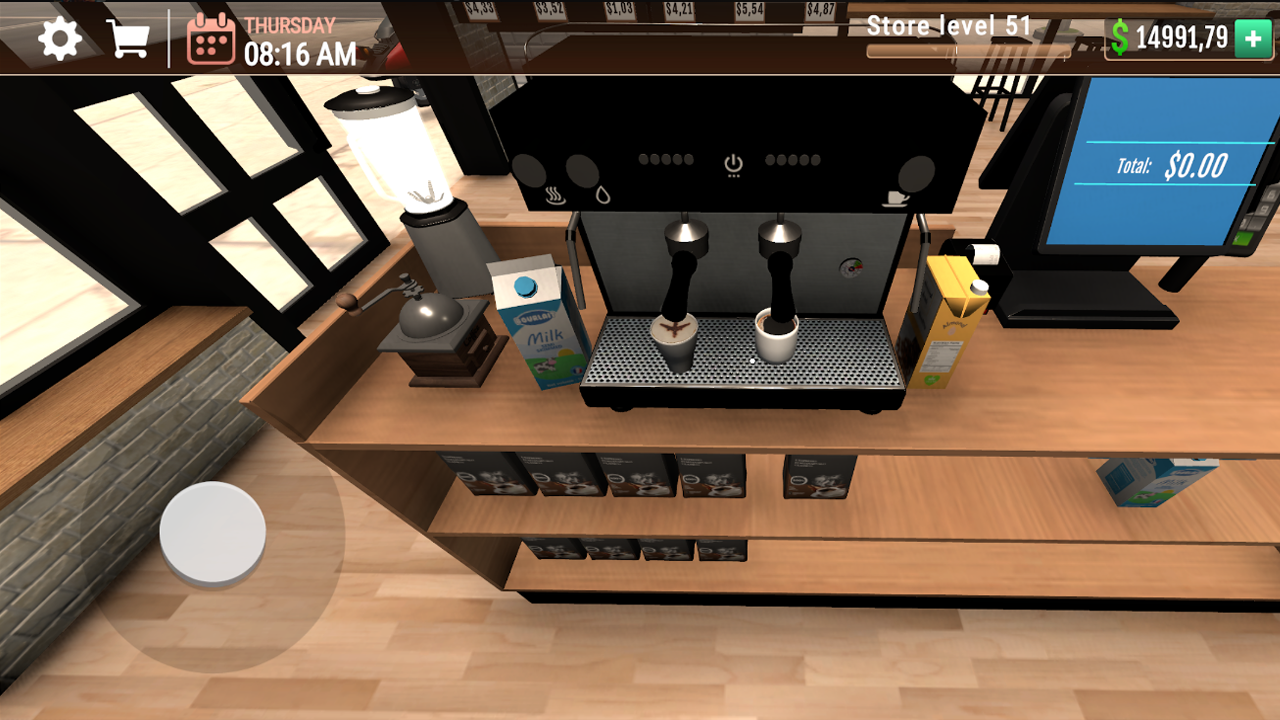Click the green dollar sign icon

pos(1122,37)
